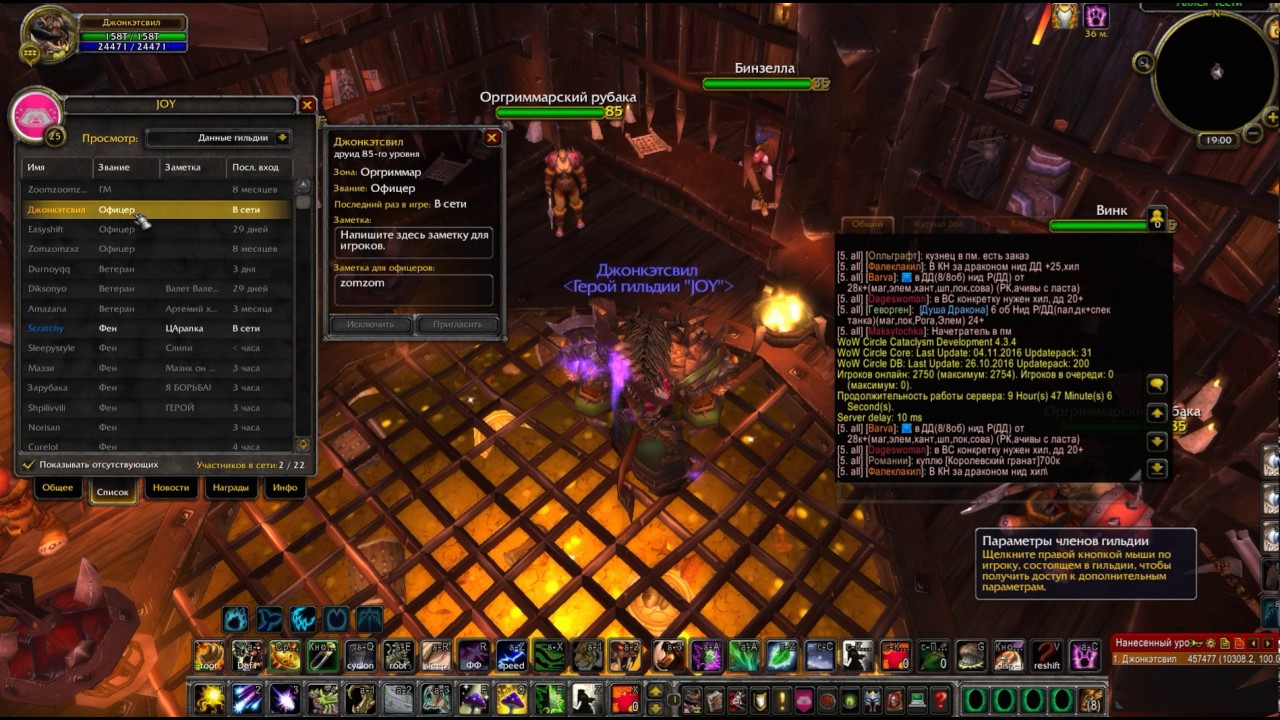Jump chat to the bottom
The width and height of the screenshot is (1280, 720).
click(x=1157, y=468)
